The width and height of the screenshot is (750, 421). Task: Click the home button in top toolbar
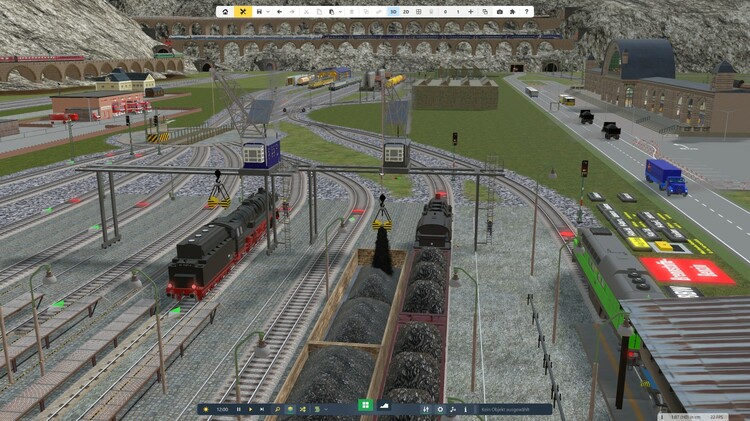click(x=225, y=12)
